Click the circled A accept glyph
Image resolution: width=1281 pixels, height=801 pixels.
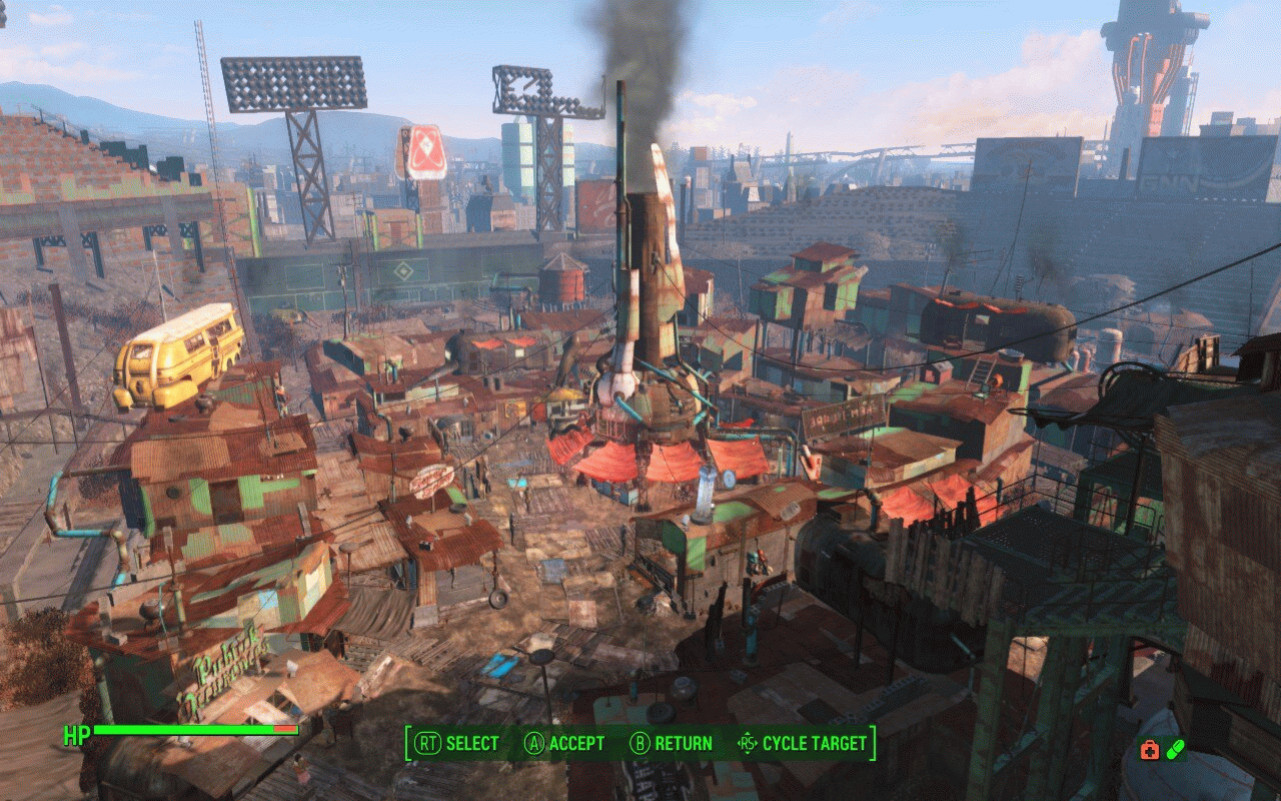[x=535, y=743]
